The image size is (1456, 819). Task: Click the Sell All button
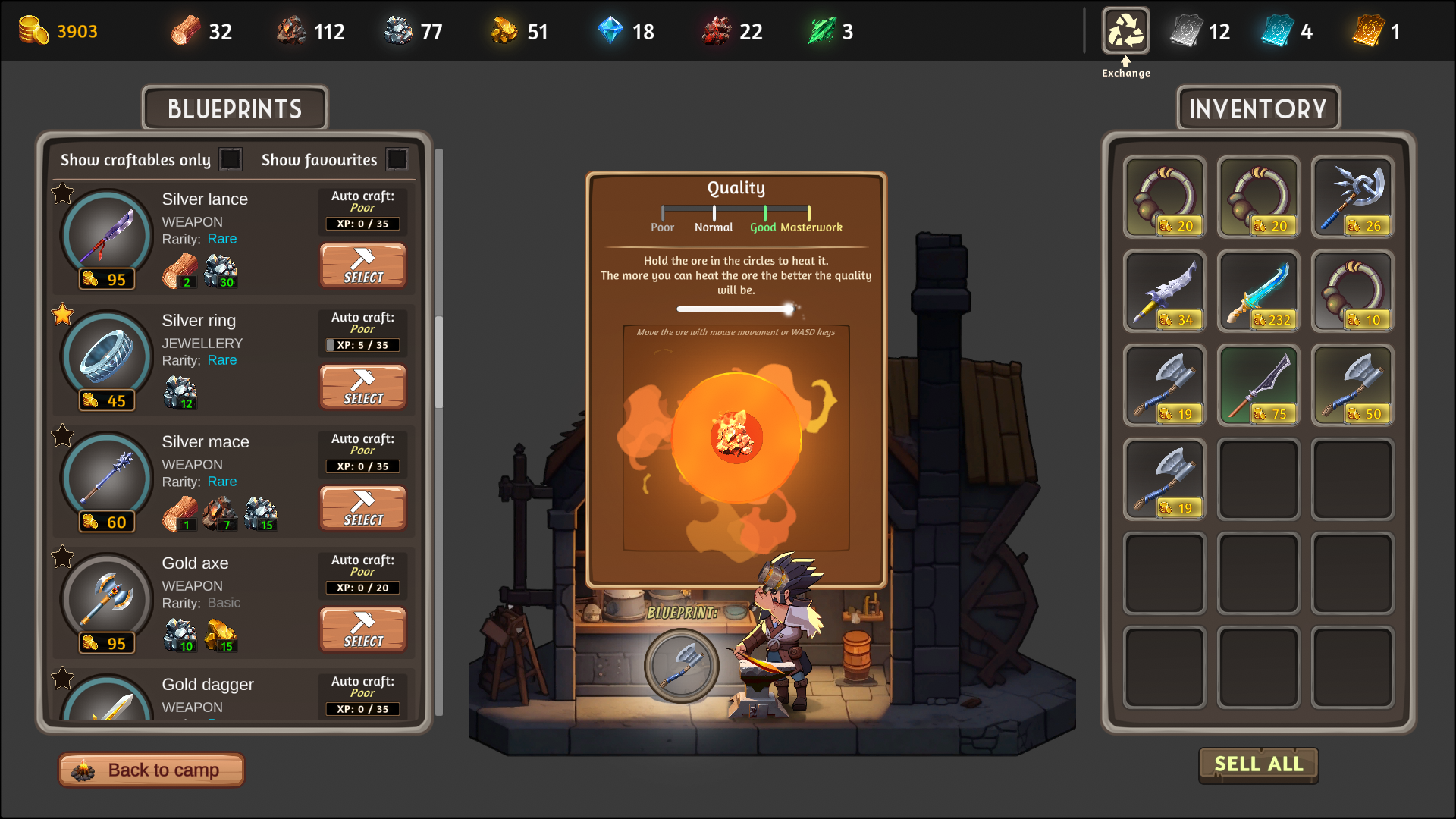(x=1257, y=764)
